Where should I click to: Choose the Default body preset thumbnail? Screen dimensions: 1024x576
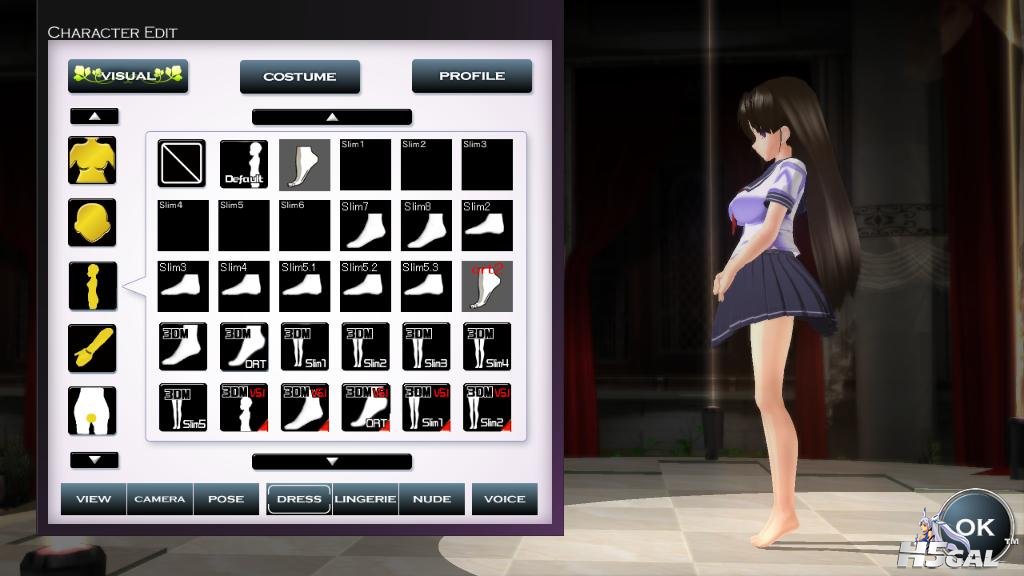[x=243, y=164]
